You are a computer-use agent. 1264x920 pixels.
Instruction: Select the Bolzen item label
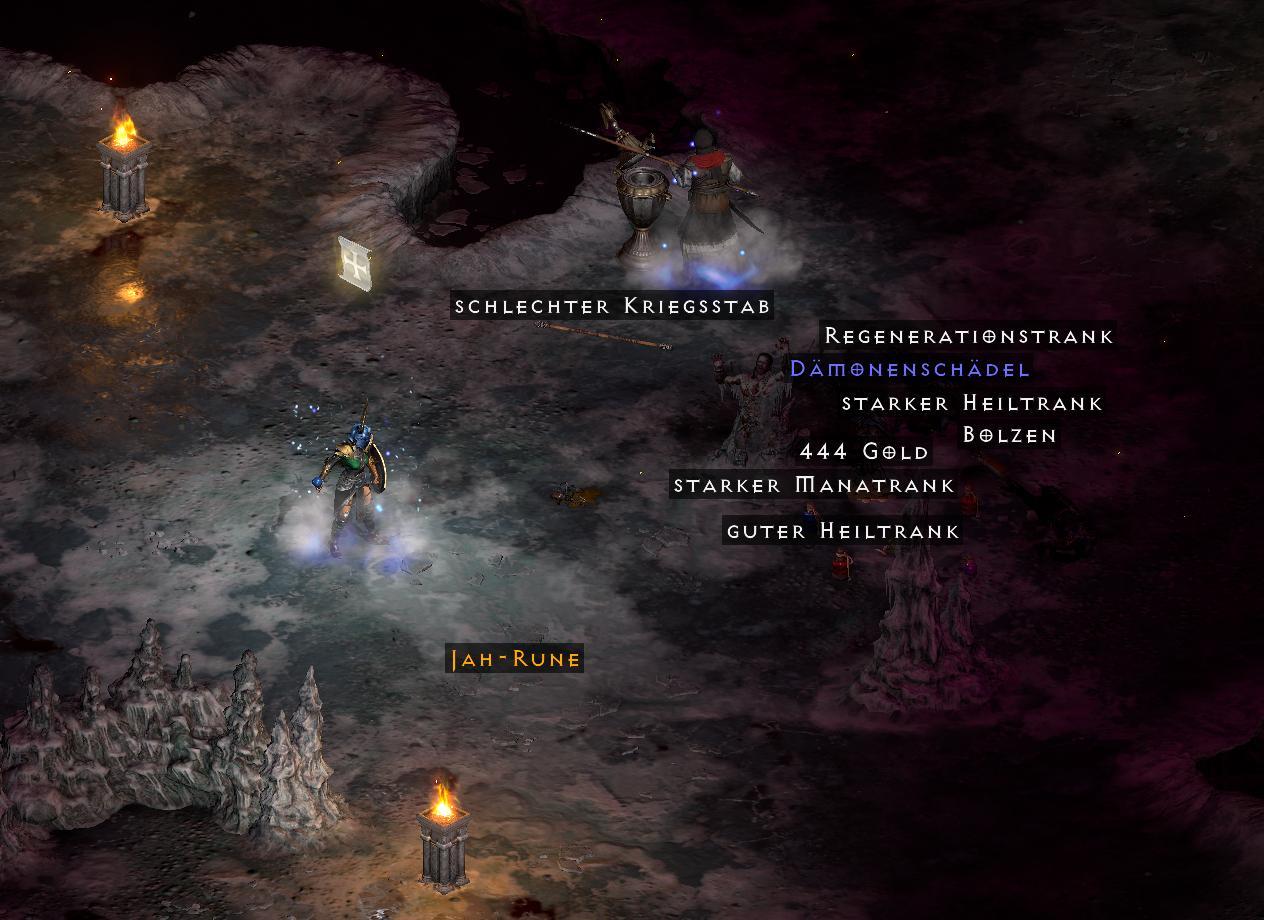pos(1009,435)
